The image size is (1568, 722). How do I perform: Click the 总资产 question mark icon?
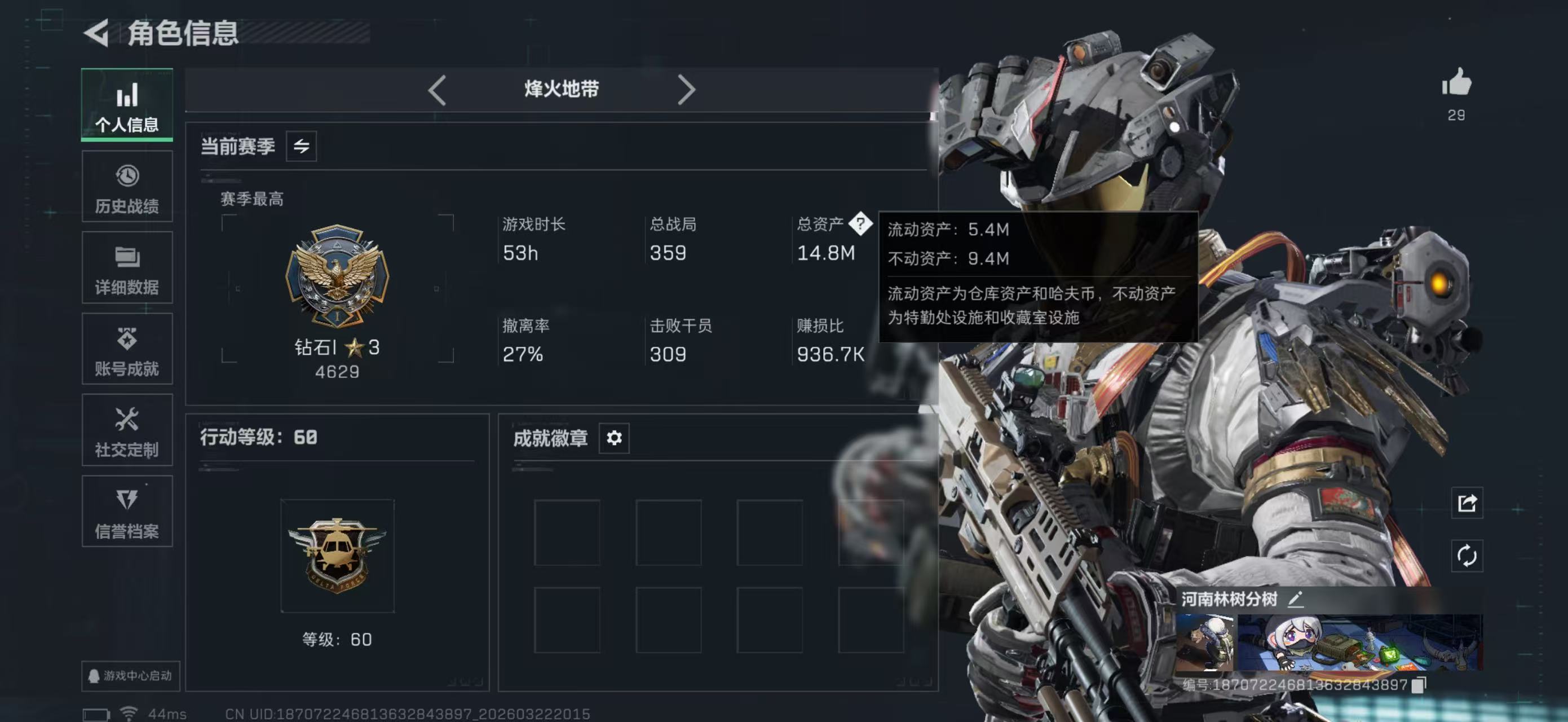(860, 223)
